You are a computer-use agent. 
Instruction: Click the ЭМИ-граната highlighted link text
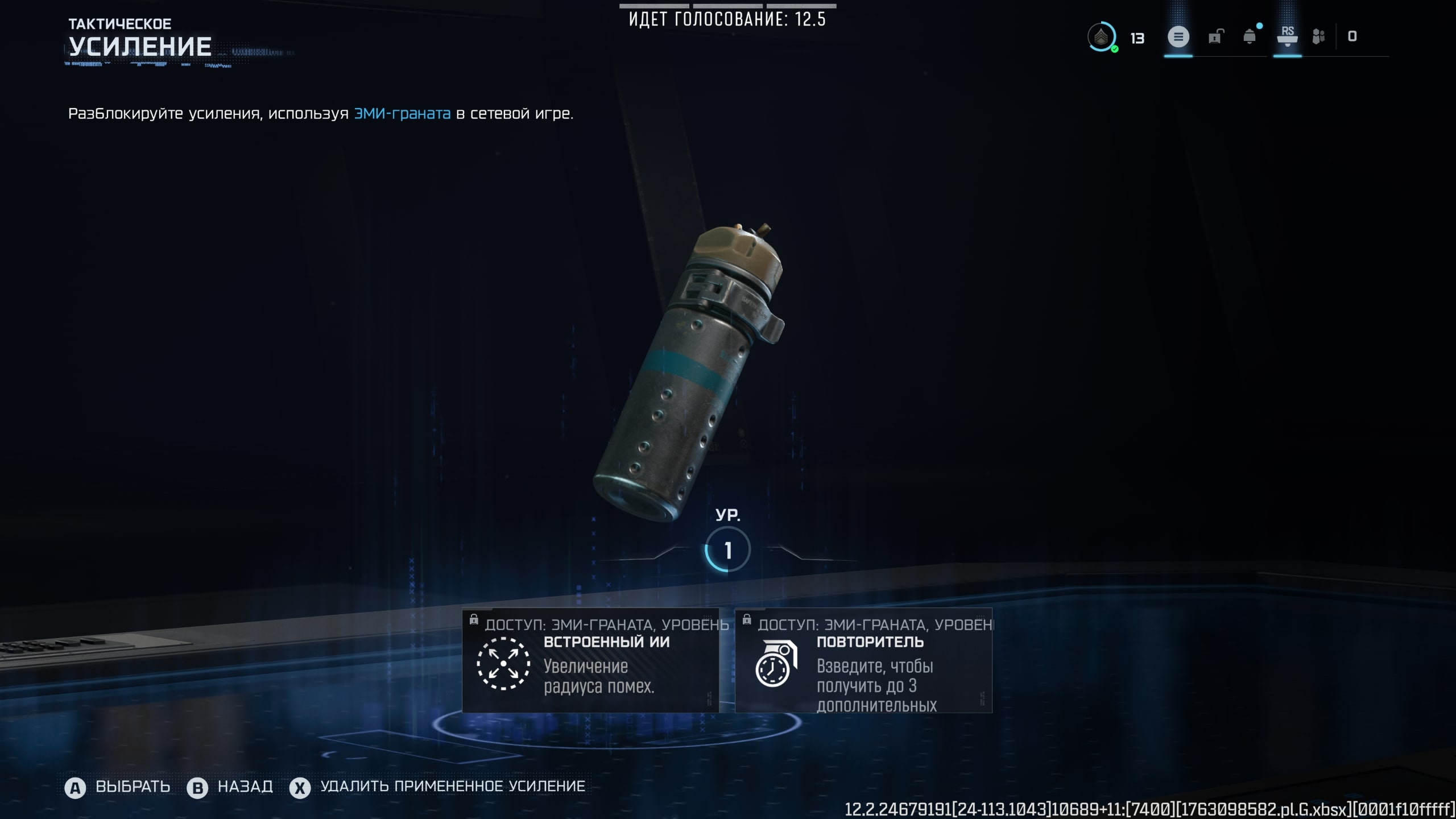402,114
